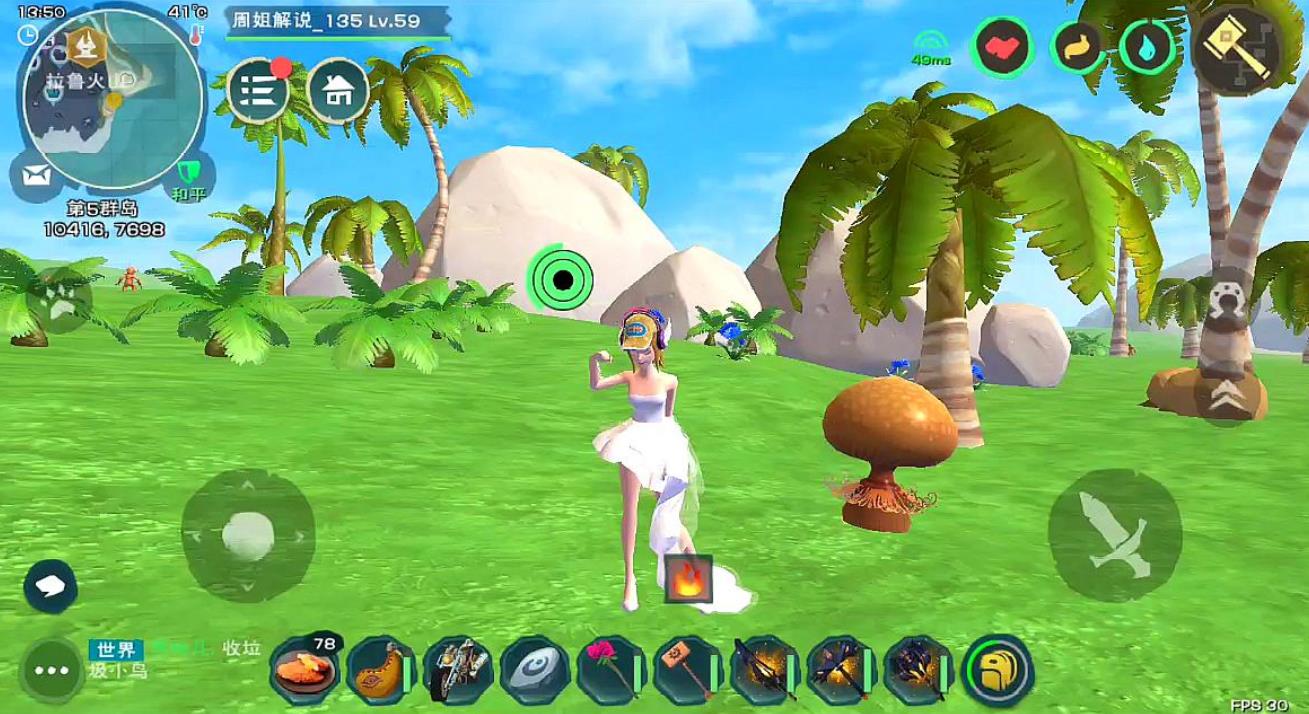
Task: Select the pink flower item slot
Action: point(610,668)
